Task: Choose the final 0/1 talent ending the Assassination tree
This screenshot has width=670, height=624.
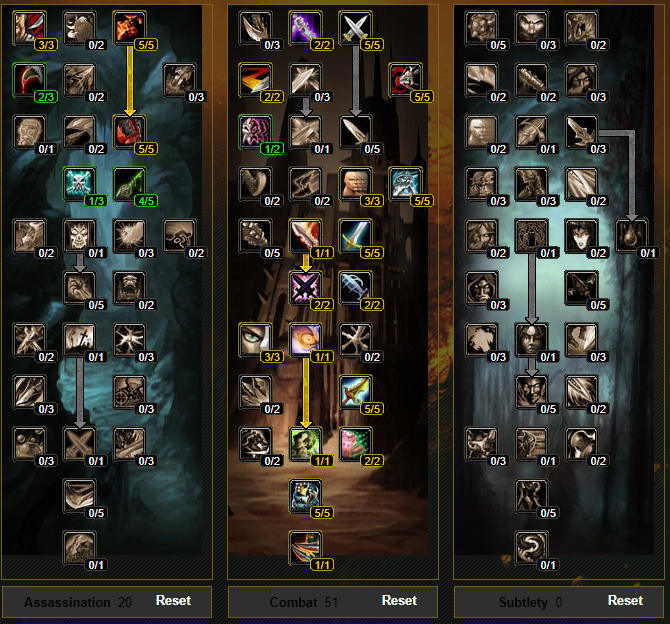Action: [80, 548]
